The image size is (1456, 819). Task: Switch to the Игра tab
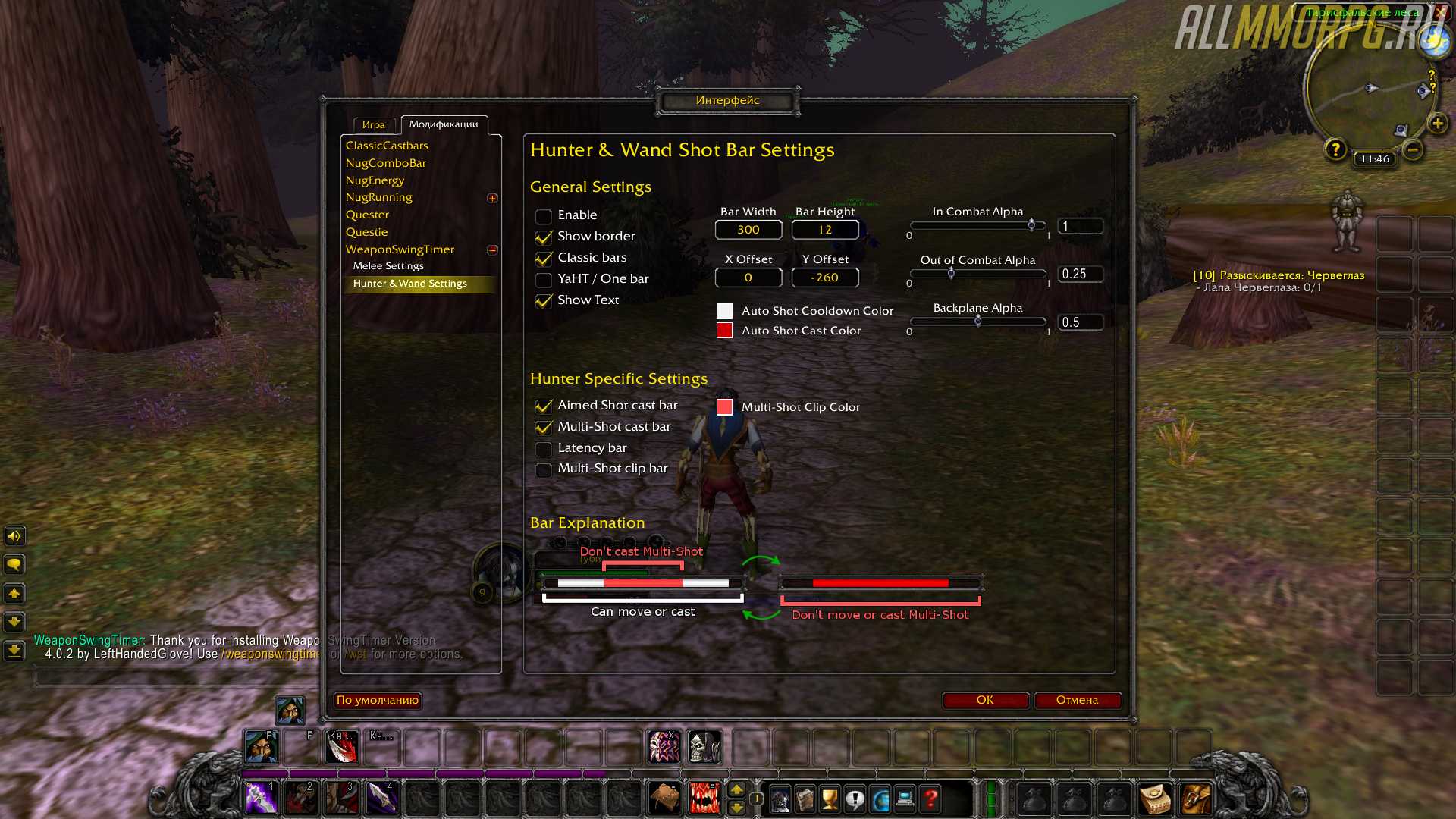tap(374, 125)
